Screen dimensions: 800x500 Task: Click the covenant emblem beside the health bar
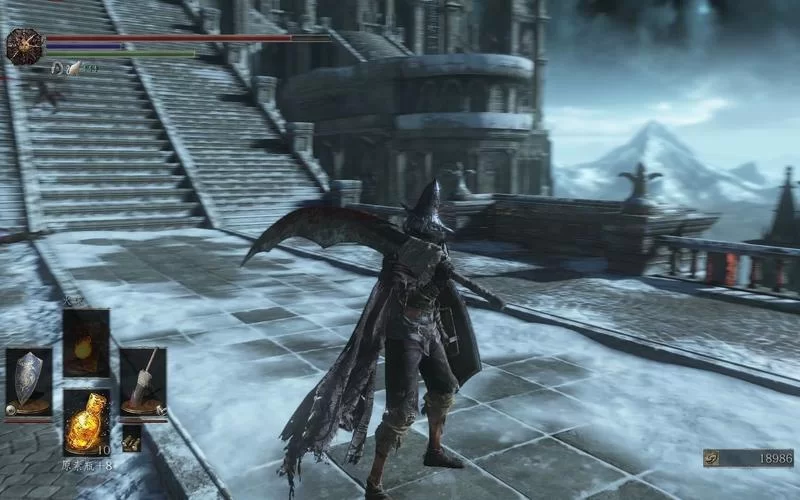22,45
